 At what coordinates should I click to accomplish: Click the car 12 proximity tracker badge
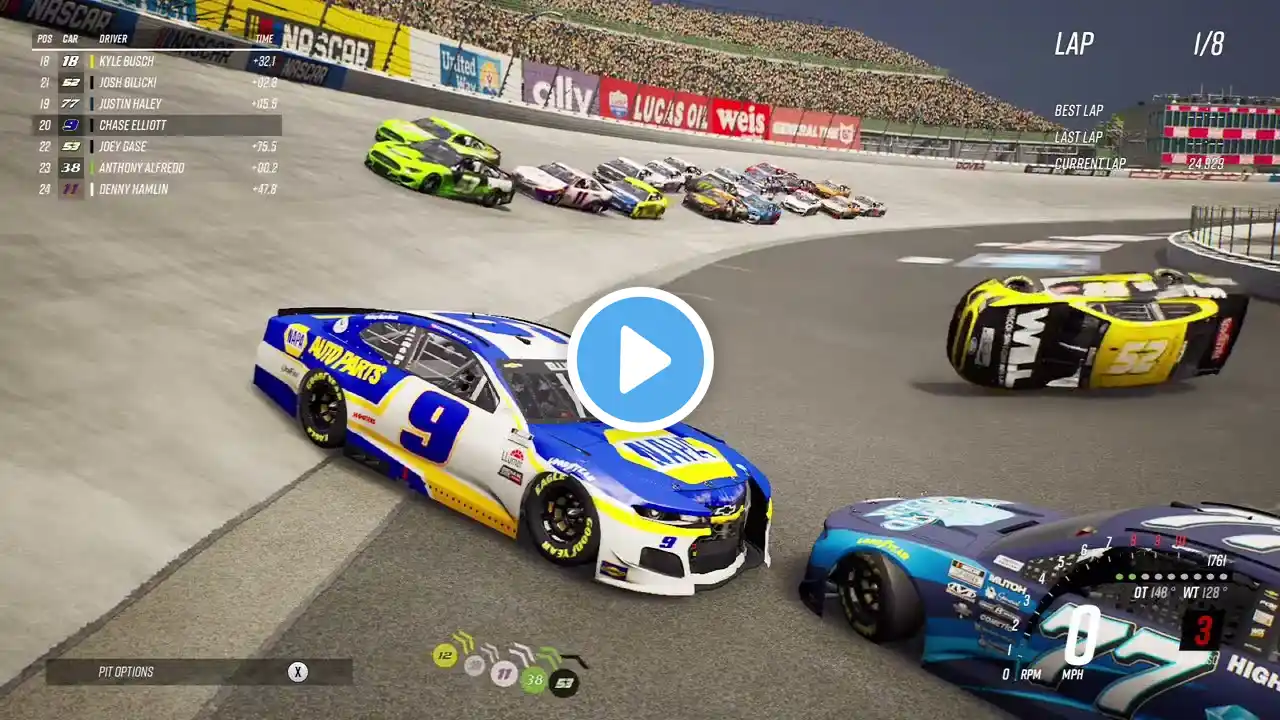(445, 655)
